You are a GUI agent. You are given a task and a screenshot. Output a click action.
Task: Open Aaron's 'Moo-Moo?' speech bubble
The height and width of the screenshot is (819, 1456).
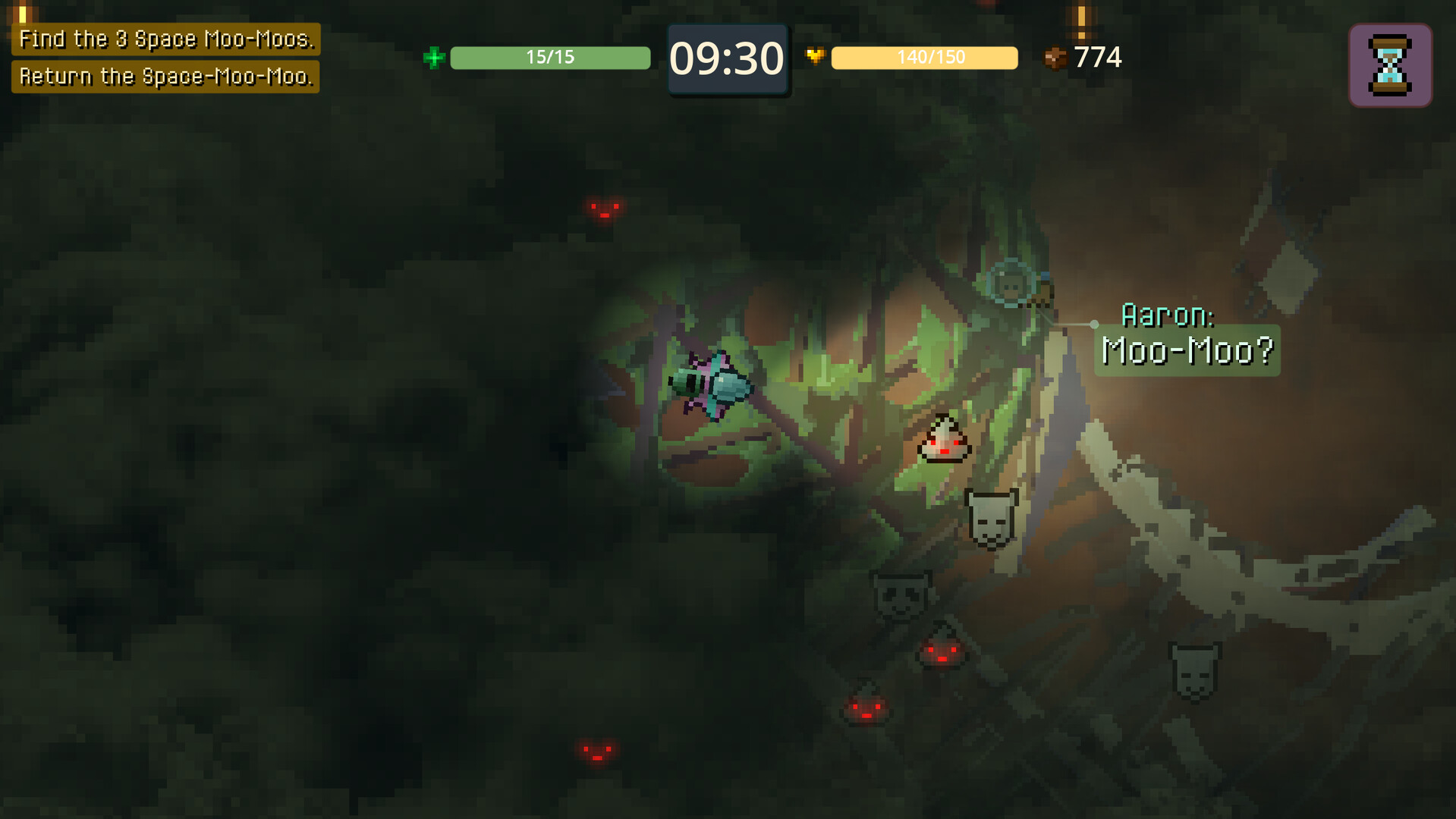tap(1187, 350)
